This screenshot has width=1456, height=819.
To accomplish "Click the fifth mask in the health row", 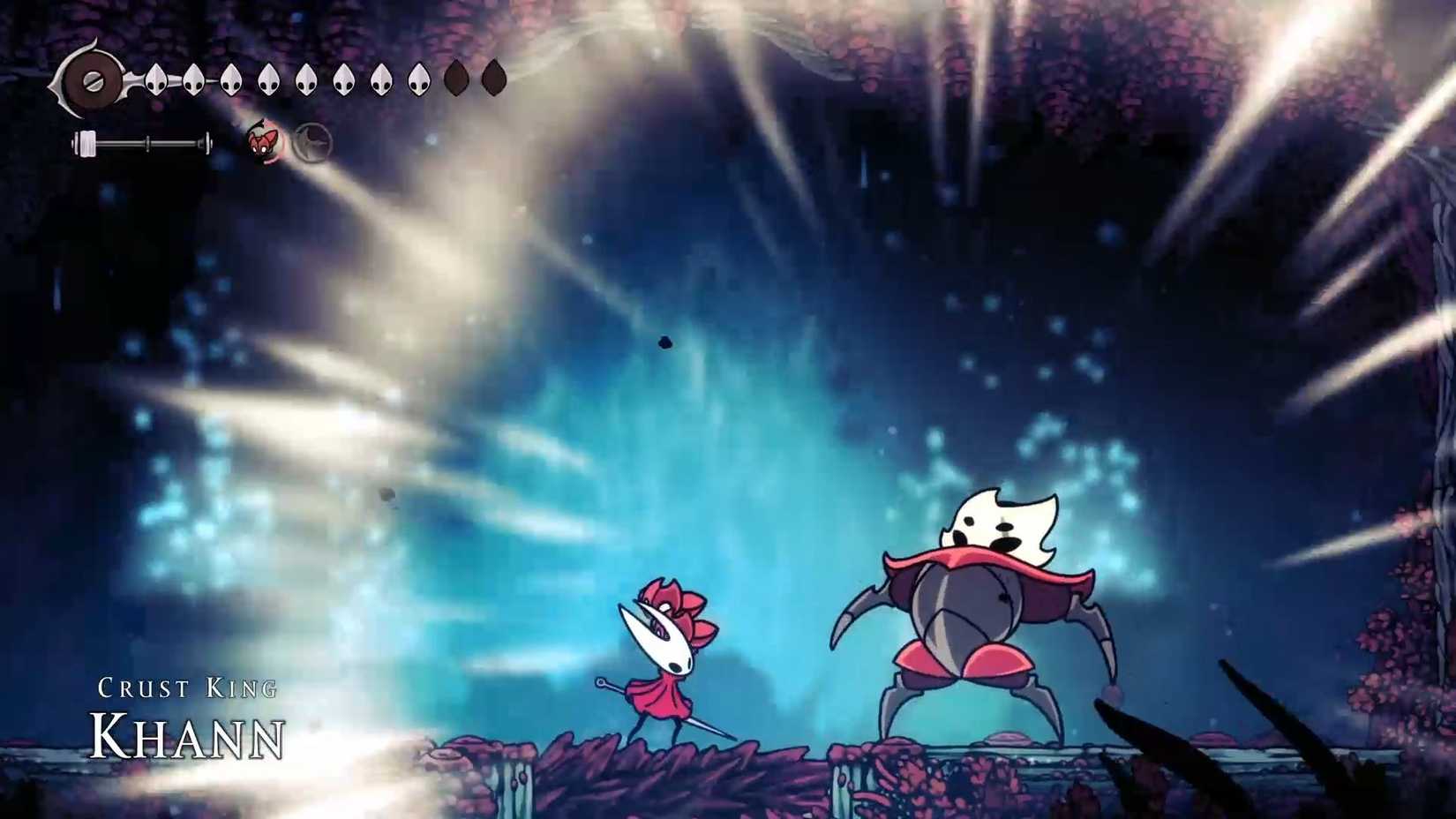I will 306,79.
